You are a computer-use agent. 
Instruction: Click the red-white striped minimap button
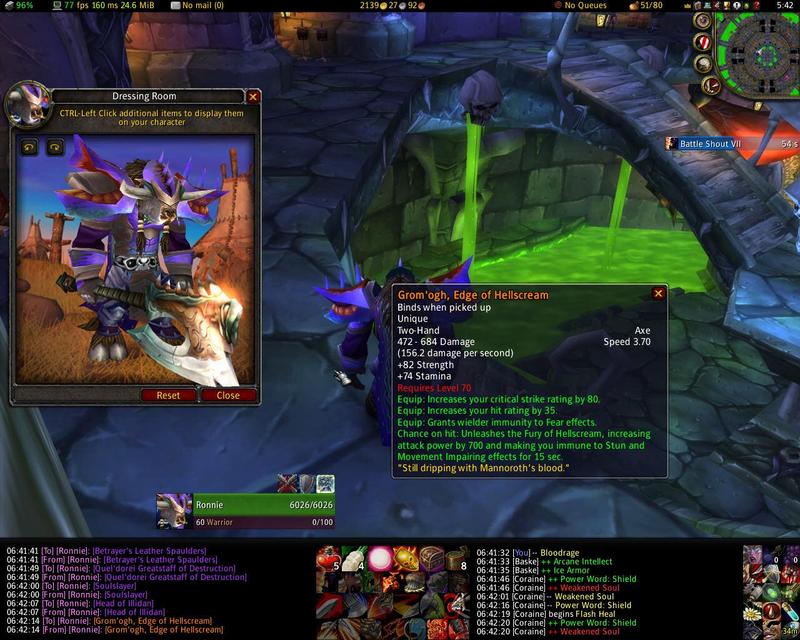[x=703, y=42]
